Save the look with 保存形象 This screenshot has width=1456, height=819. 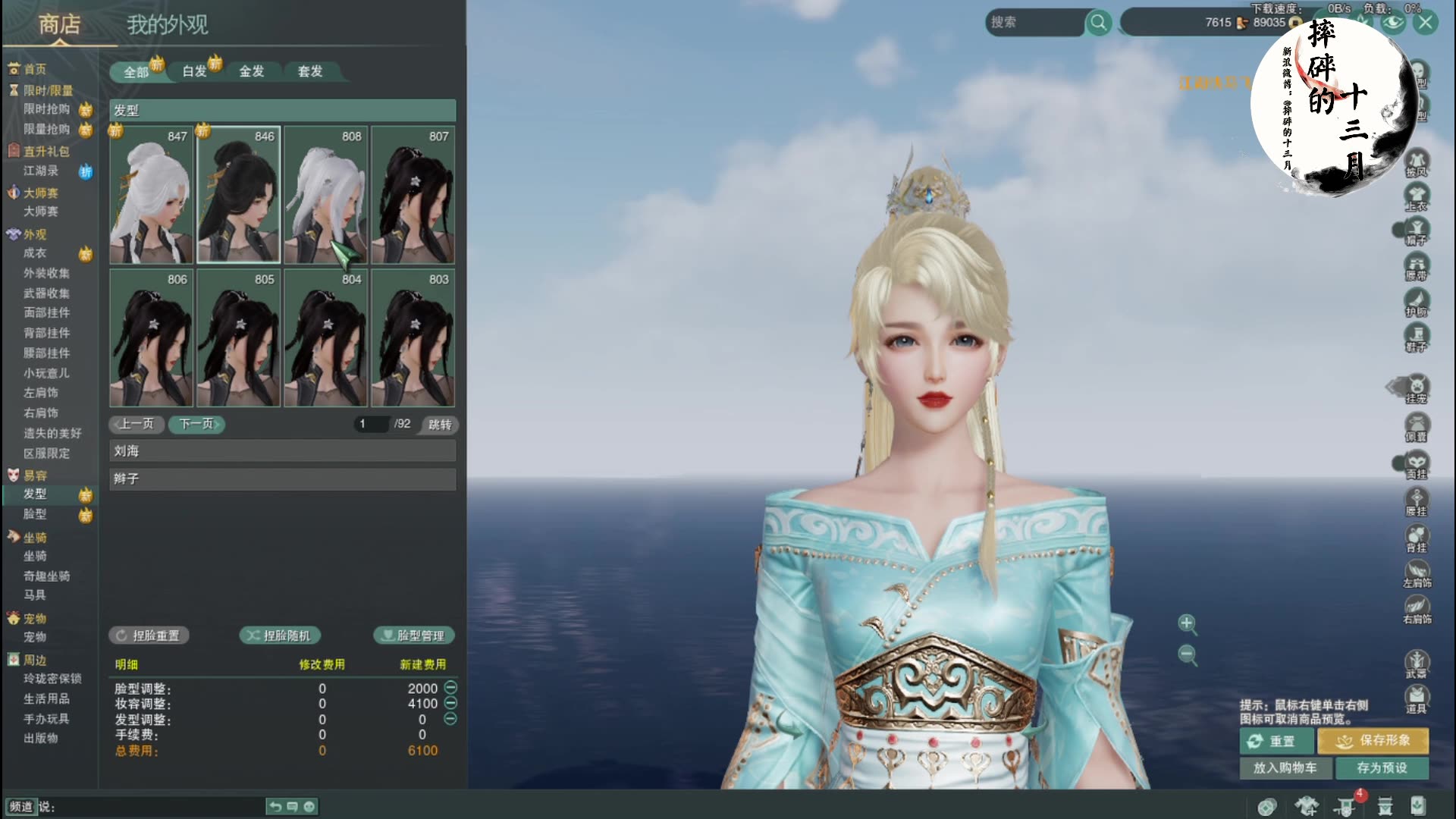click(x=1373, y=740)
